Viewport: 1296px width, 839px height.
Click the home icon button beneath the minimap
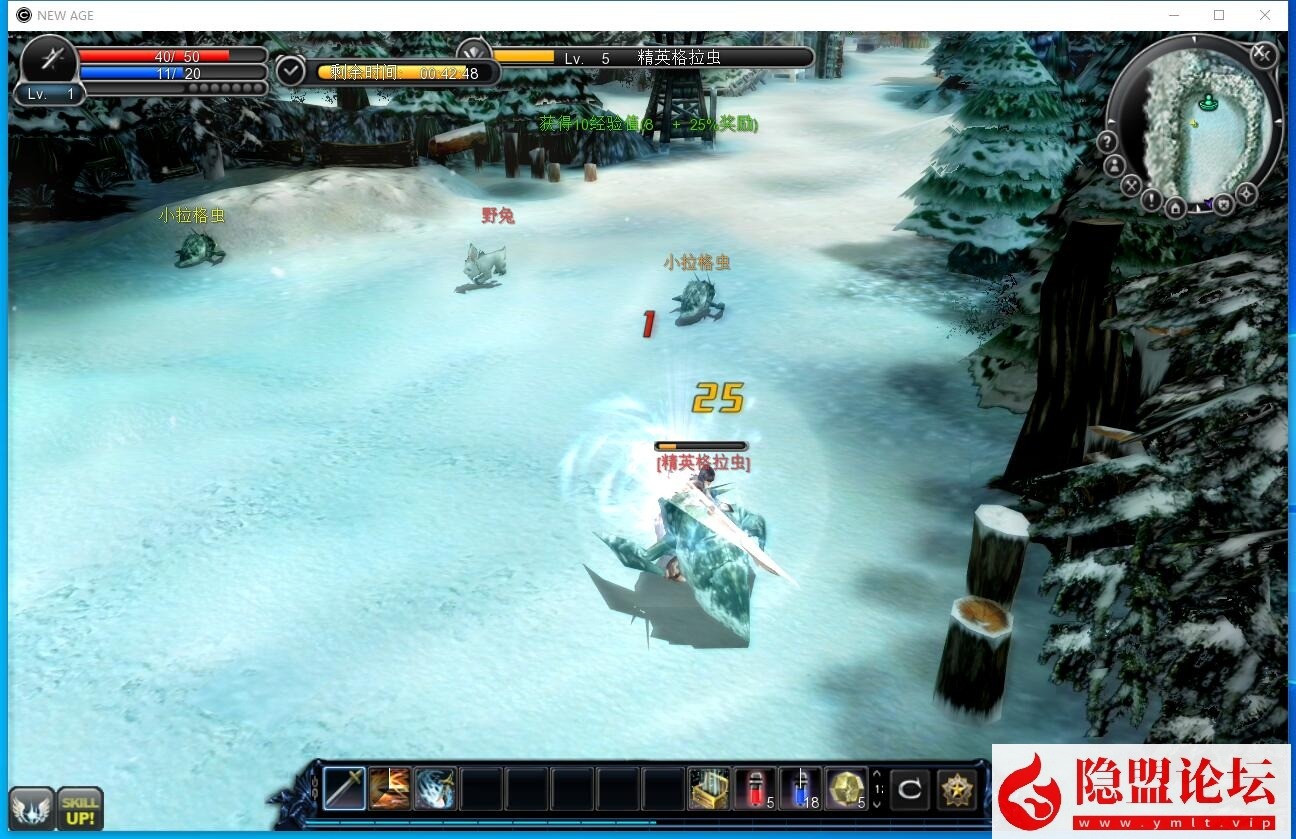click(1176, 206)
